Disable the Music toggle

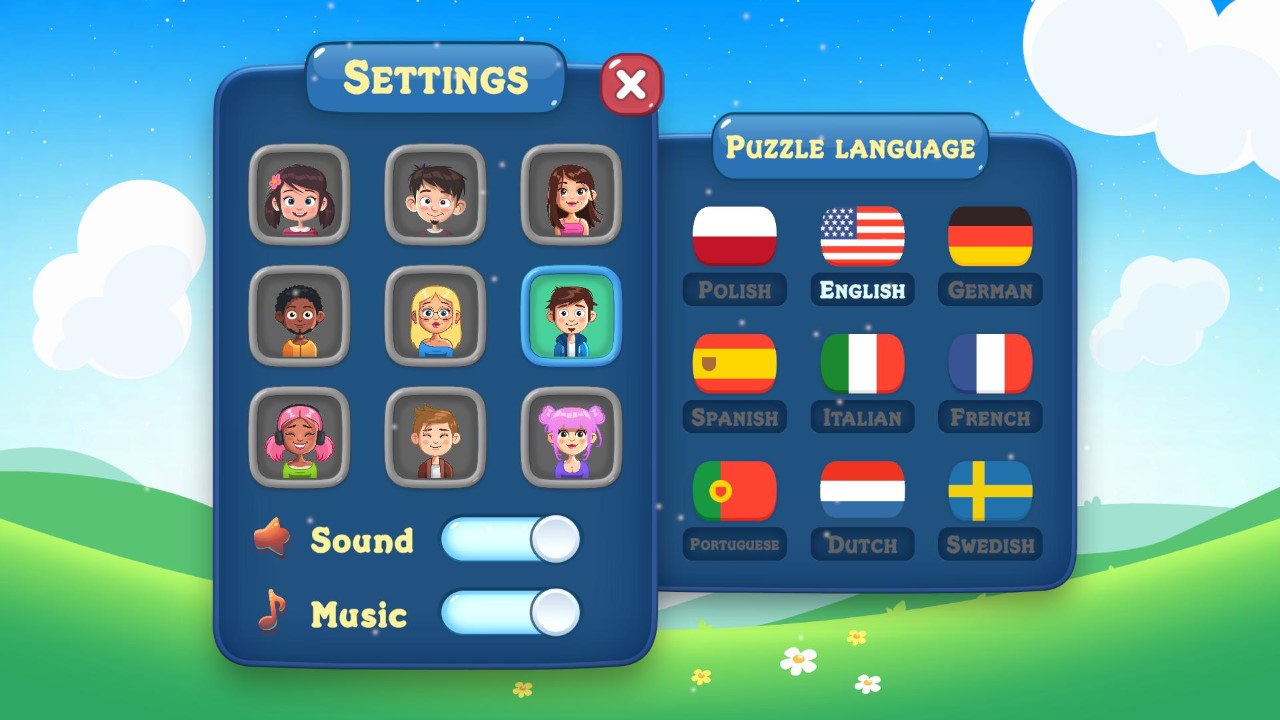[512, 613]
